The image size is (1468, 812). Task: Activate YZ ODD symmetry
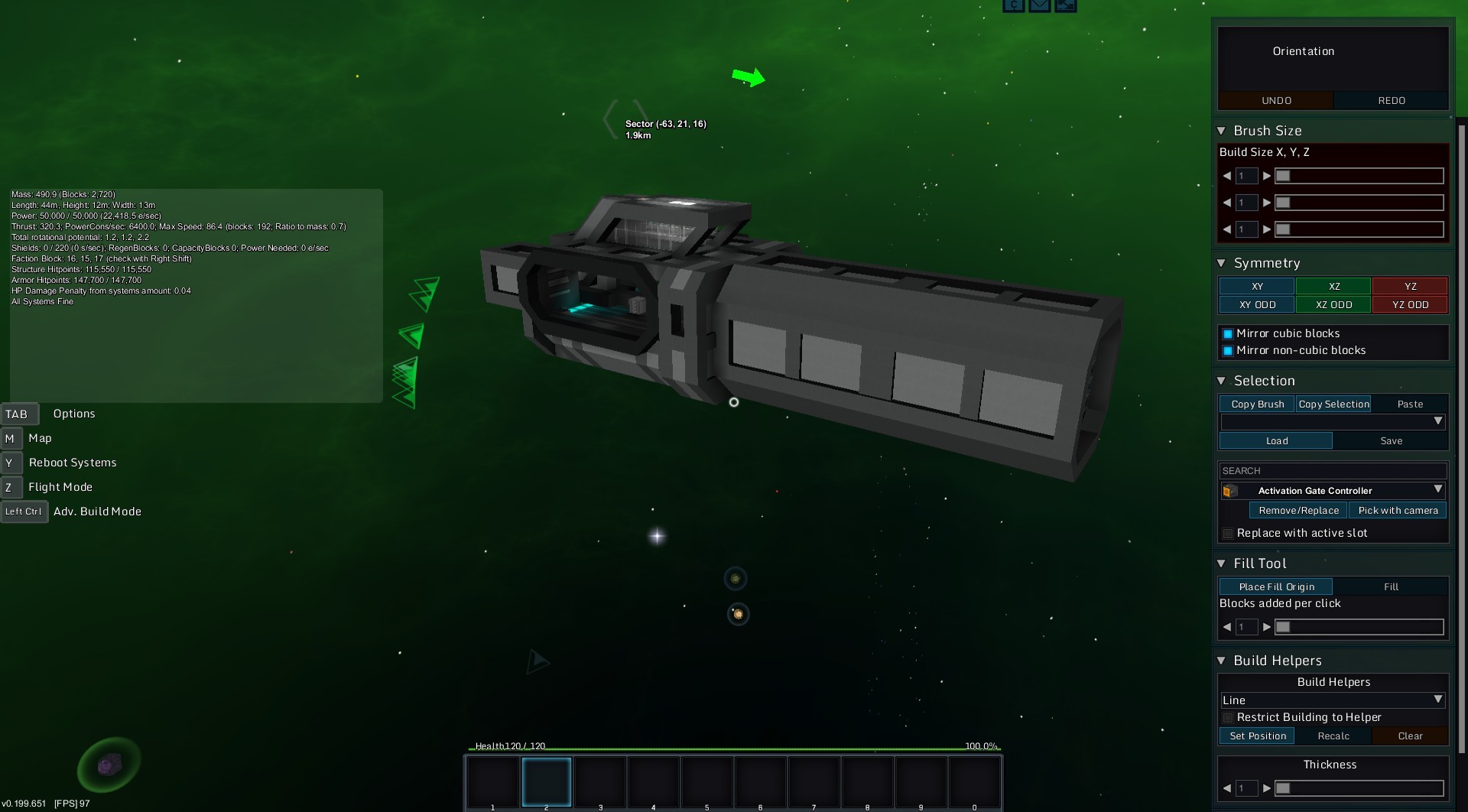(x=1410, y=304)
